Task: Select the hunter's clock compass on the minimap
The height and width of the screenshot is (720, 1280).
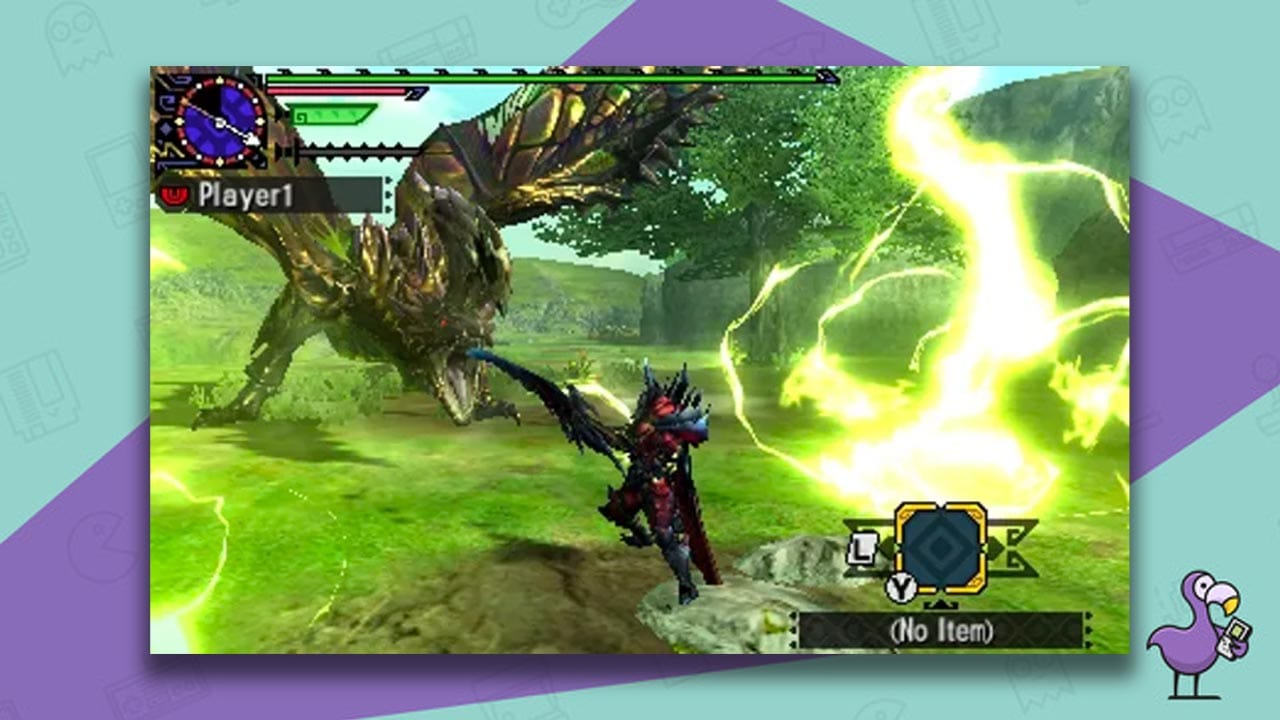Action: (219, 122)
